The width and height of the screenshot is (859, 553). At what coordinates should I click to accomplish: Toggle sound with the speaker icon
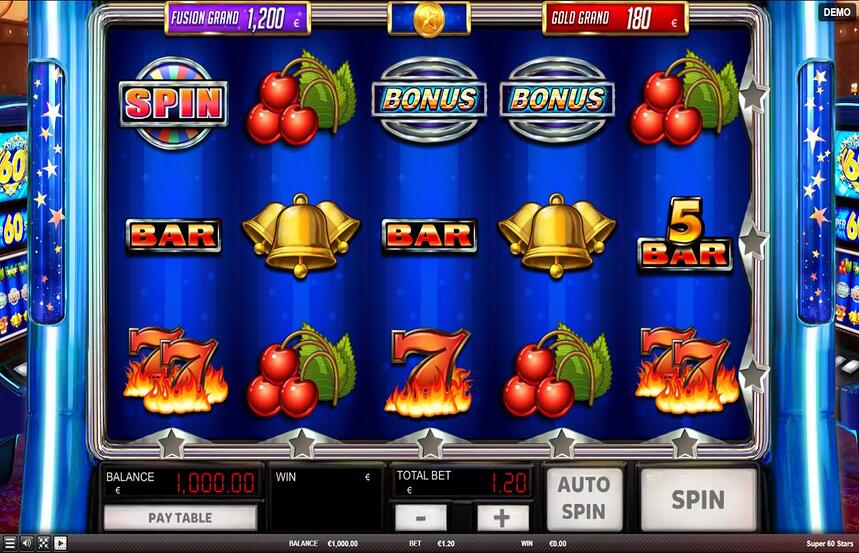click(x=26, y=543)
